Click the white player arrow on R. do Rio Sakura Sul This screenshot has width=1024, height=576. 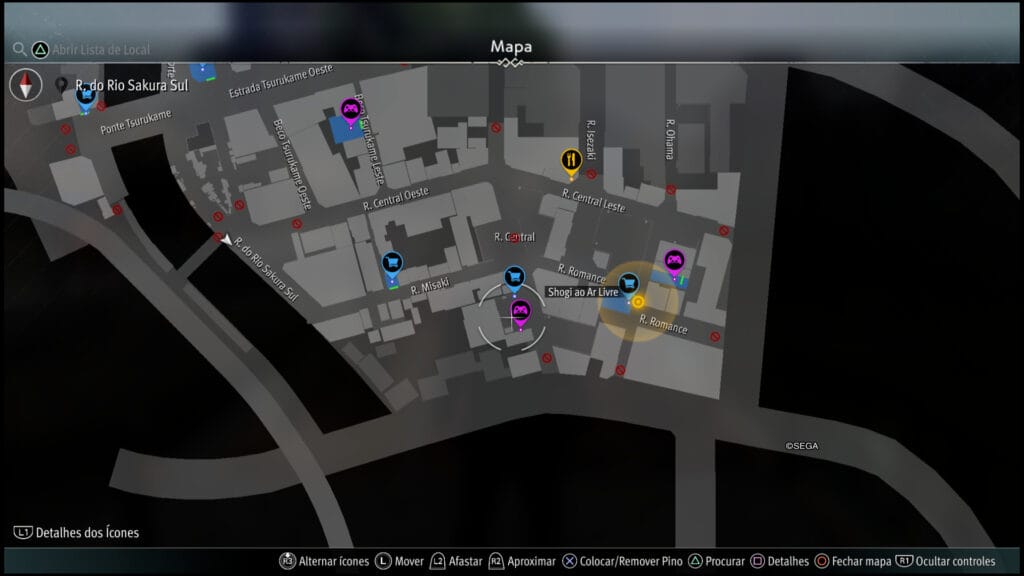tap(227, 240)
